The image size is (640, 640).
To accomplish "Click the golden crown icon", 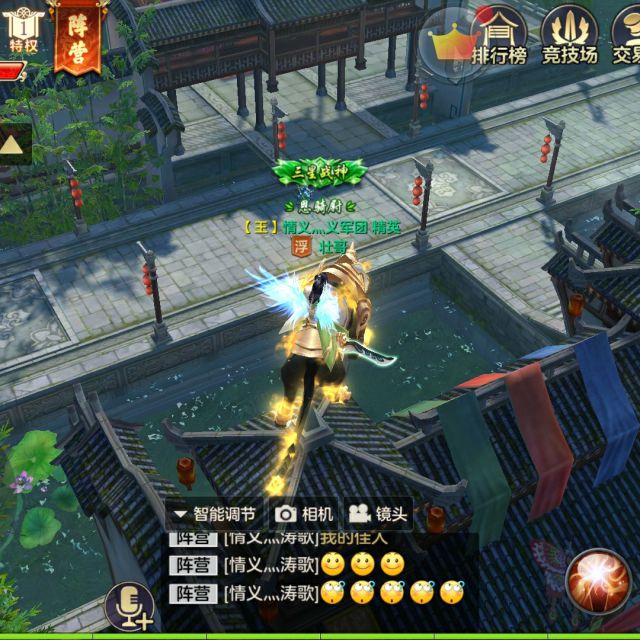I will [446, 41].
